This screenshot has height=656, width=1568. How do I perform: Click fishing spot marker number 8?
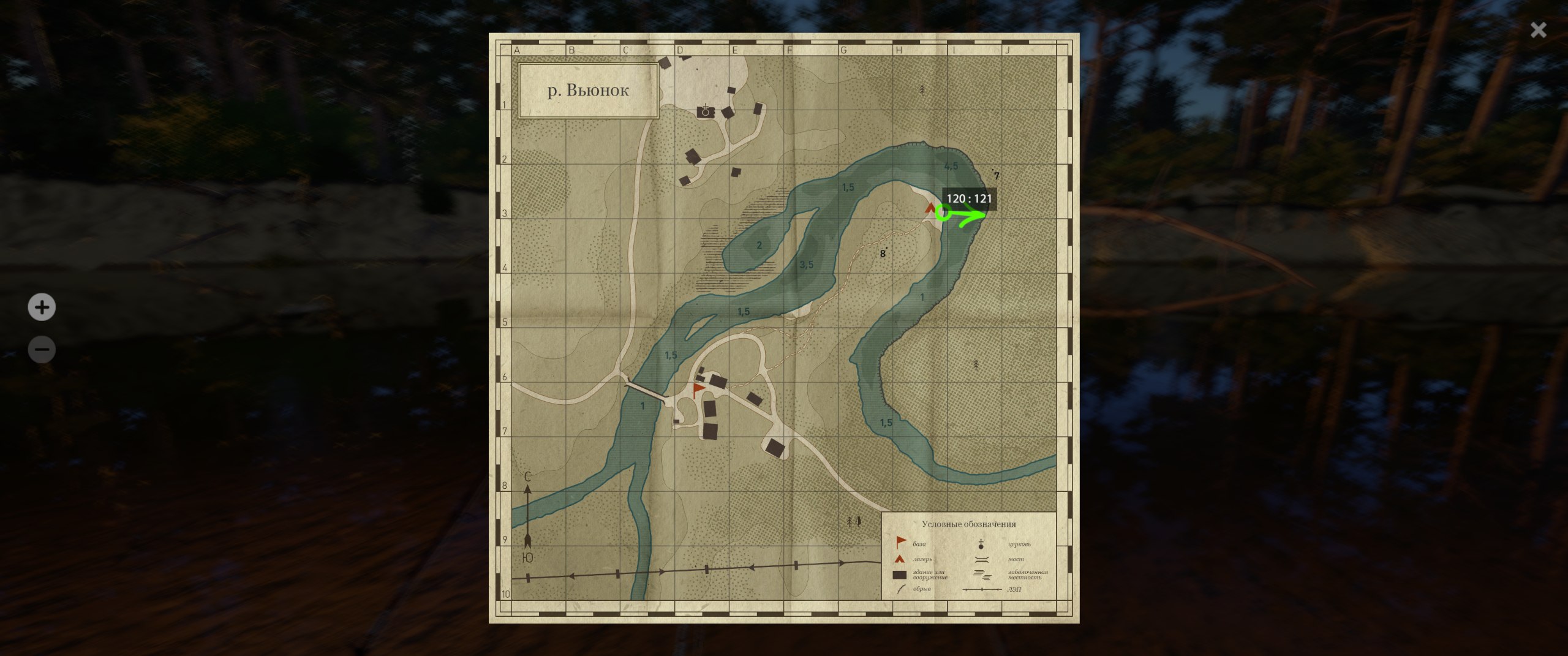[882, 252]
